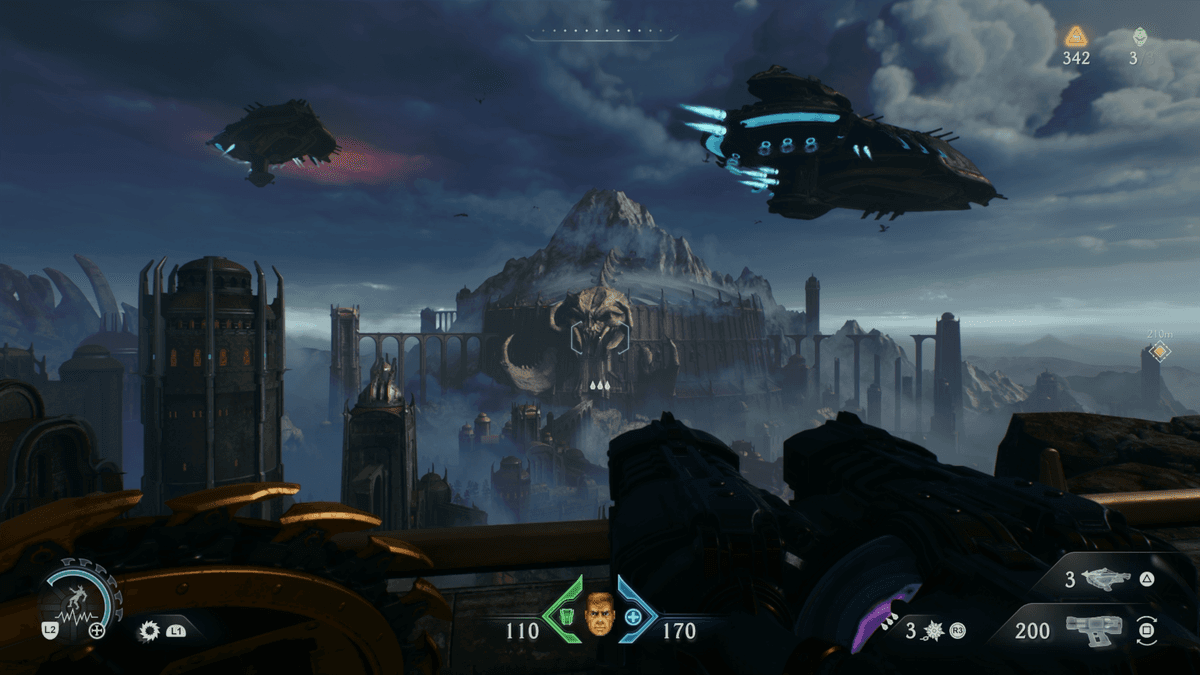
Task: Select the green armor icon
Action: click(565, 615)
